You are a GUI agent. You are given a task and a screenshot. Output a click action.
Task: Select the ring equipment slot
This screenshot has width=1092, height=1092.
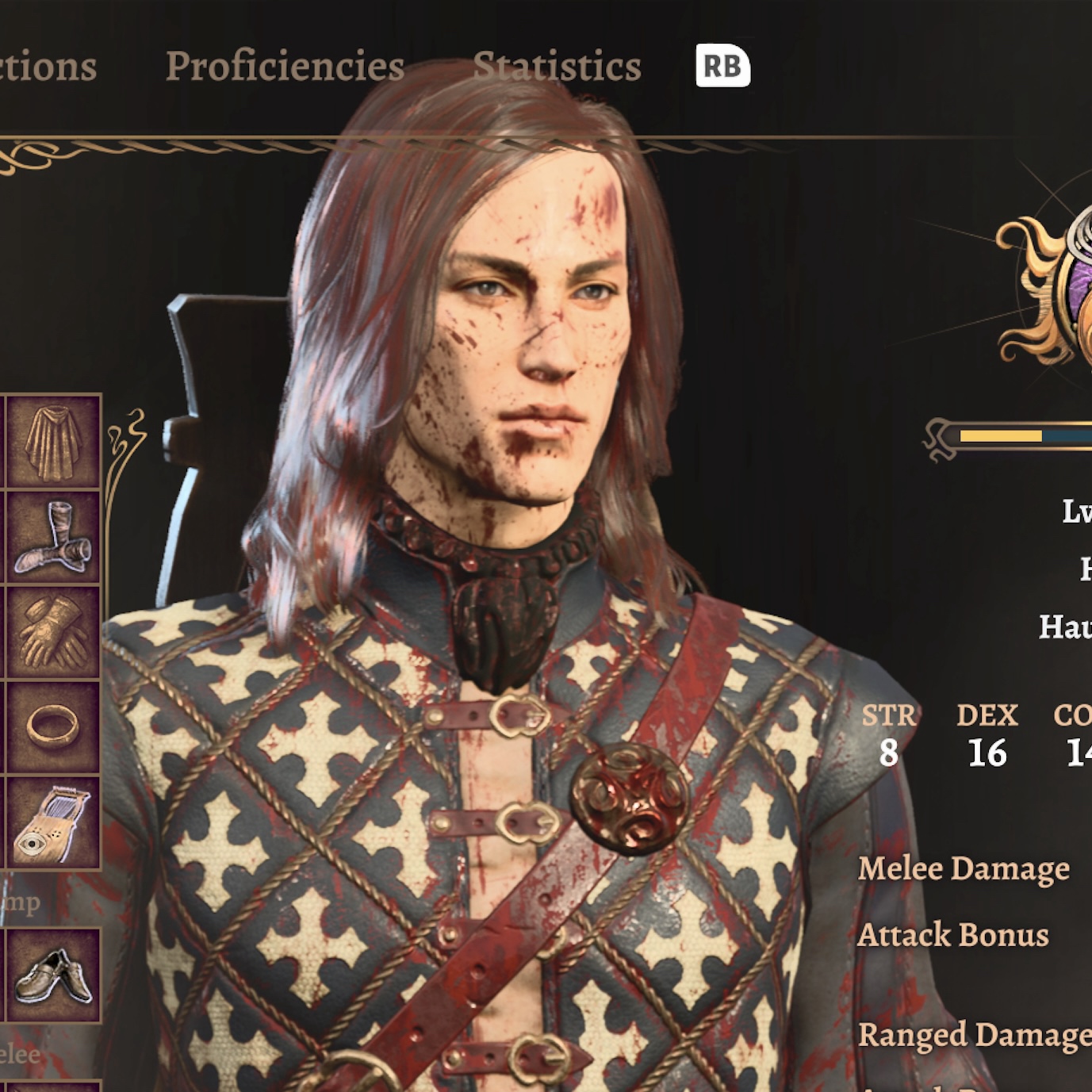click(53, 726)
